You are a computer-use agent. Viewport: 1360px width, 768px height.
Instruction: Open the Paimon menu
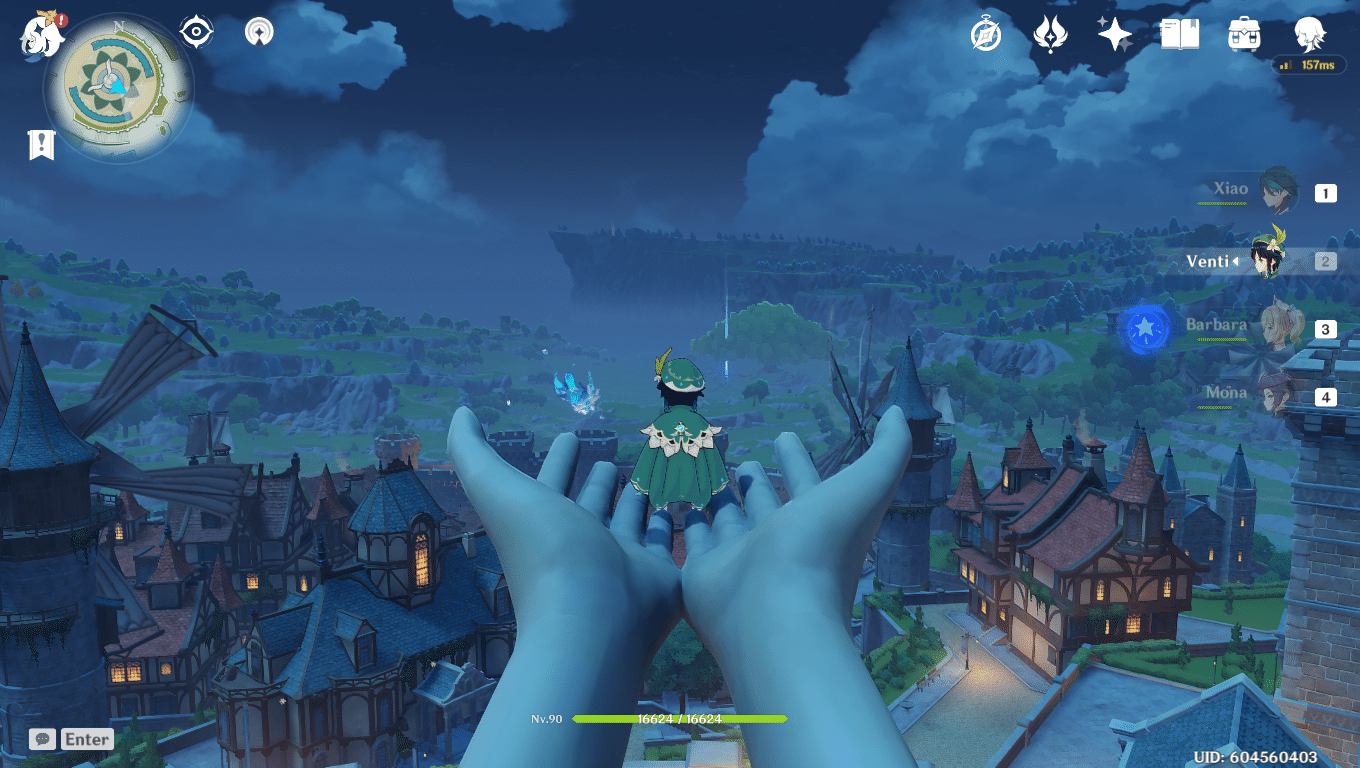[40, 33]
